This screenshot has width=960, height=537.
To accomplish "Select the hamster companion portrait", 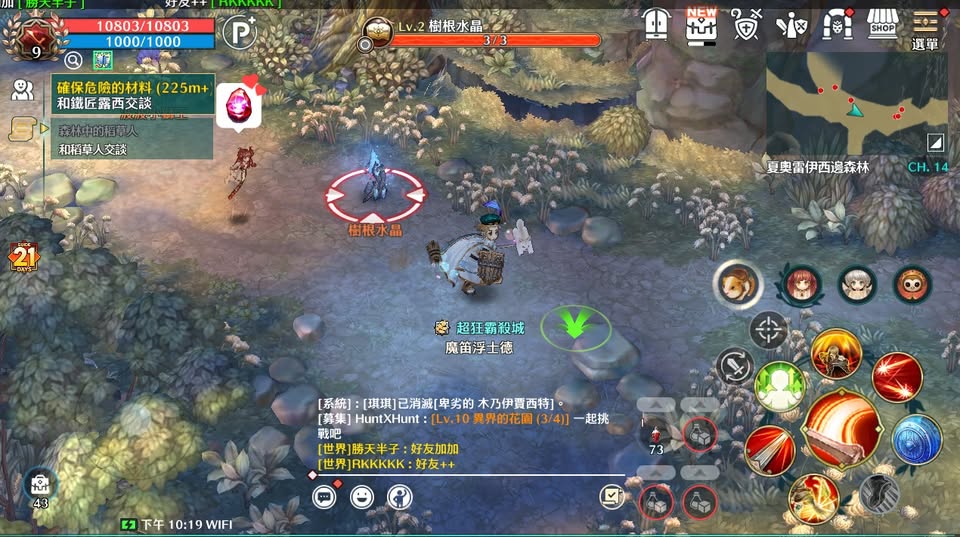I will coord(738,284).
